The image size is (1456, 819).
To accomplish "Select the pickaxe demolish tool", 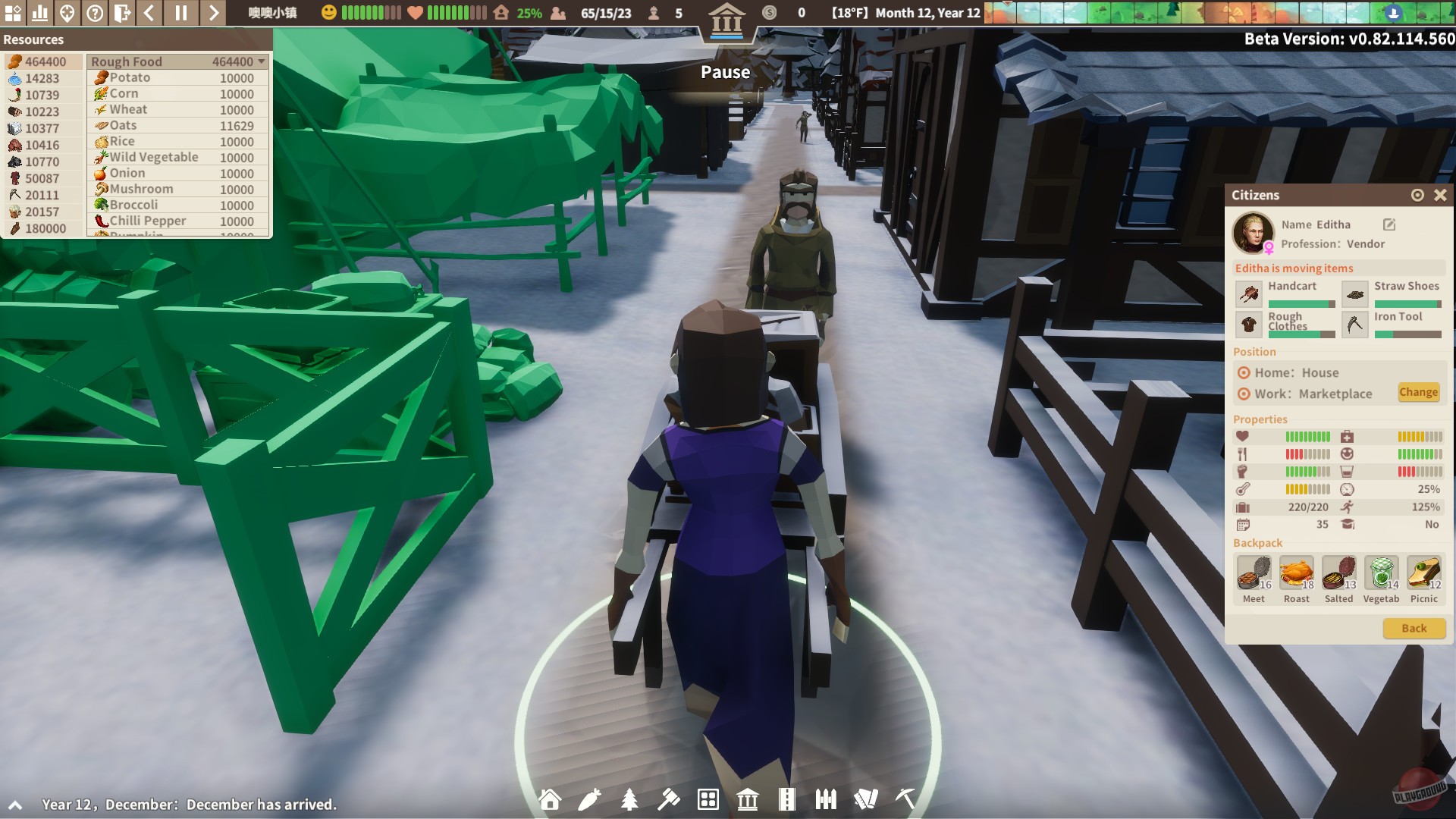I will click(x=904, y=799).
